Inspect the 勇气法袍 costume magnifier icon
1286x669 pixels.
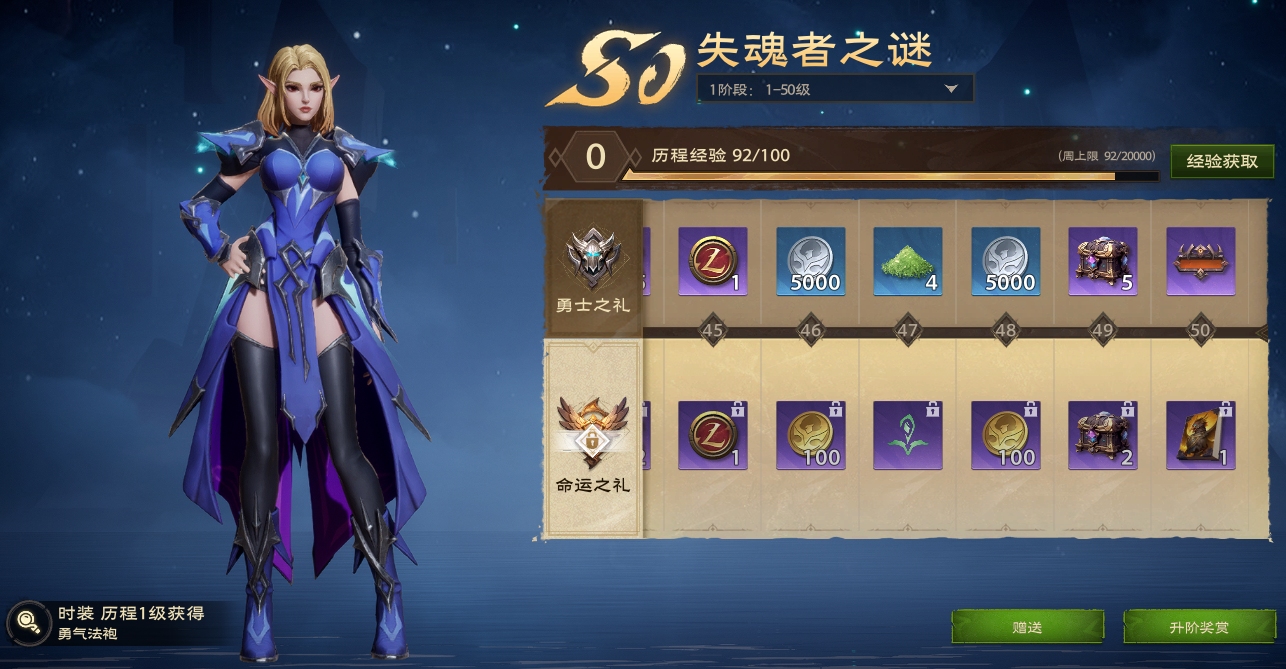(29, 621)
